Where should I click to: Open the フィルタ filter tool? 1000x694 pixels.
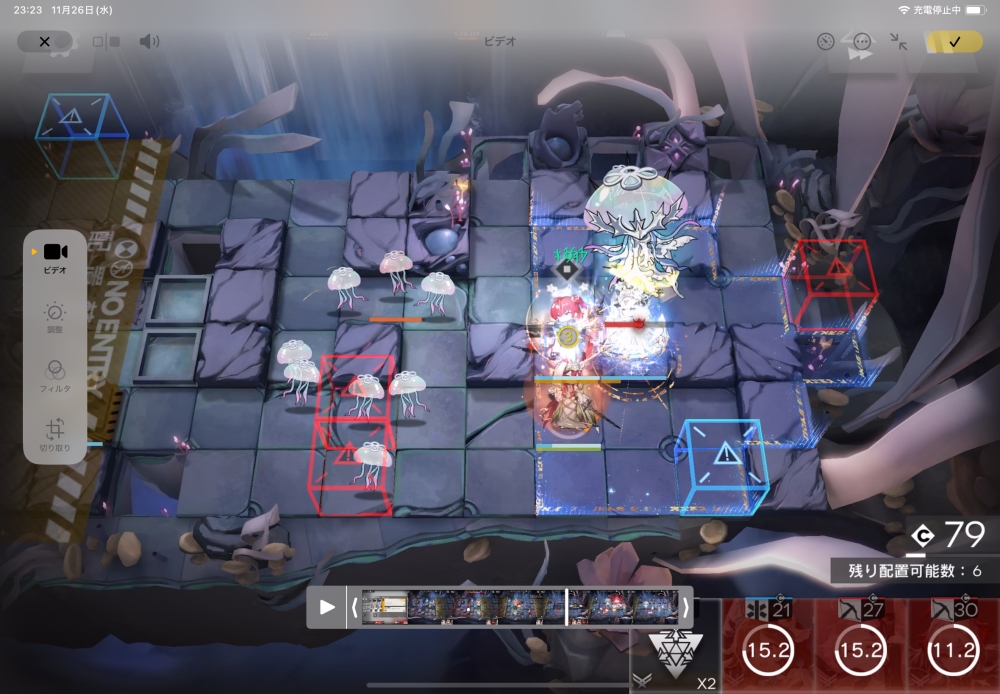pyautogui.click(x=55, y=376)
